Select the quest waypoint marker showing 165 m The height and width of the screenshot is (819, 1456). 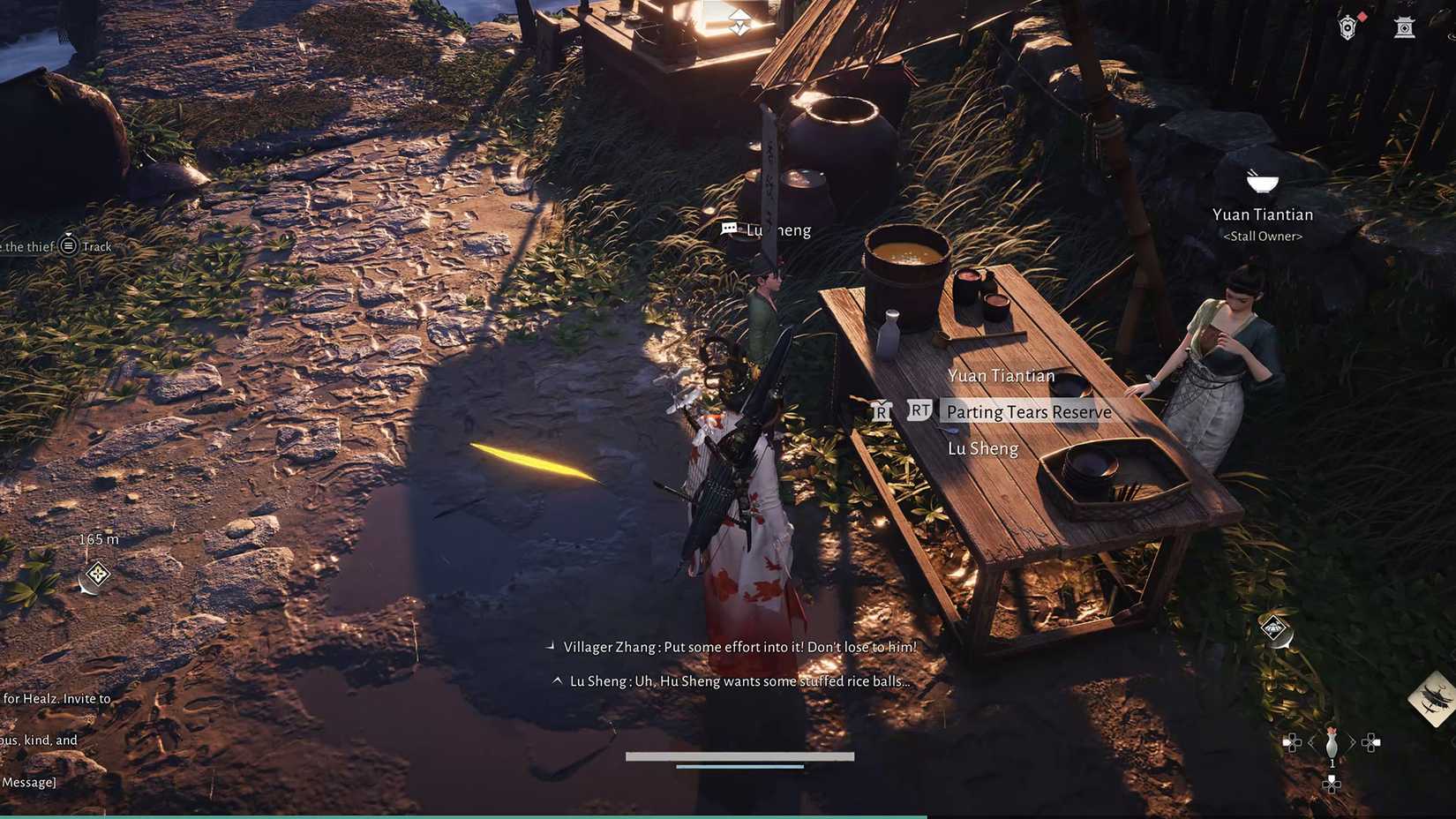(x=97, y=575)
